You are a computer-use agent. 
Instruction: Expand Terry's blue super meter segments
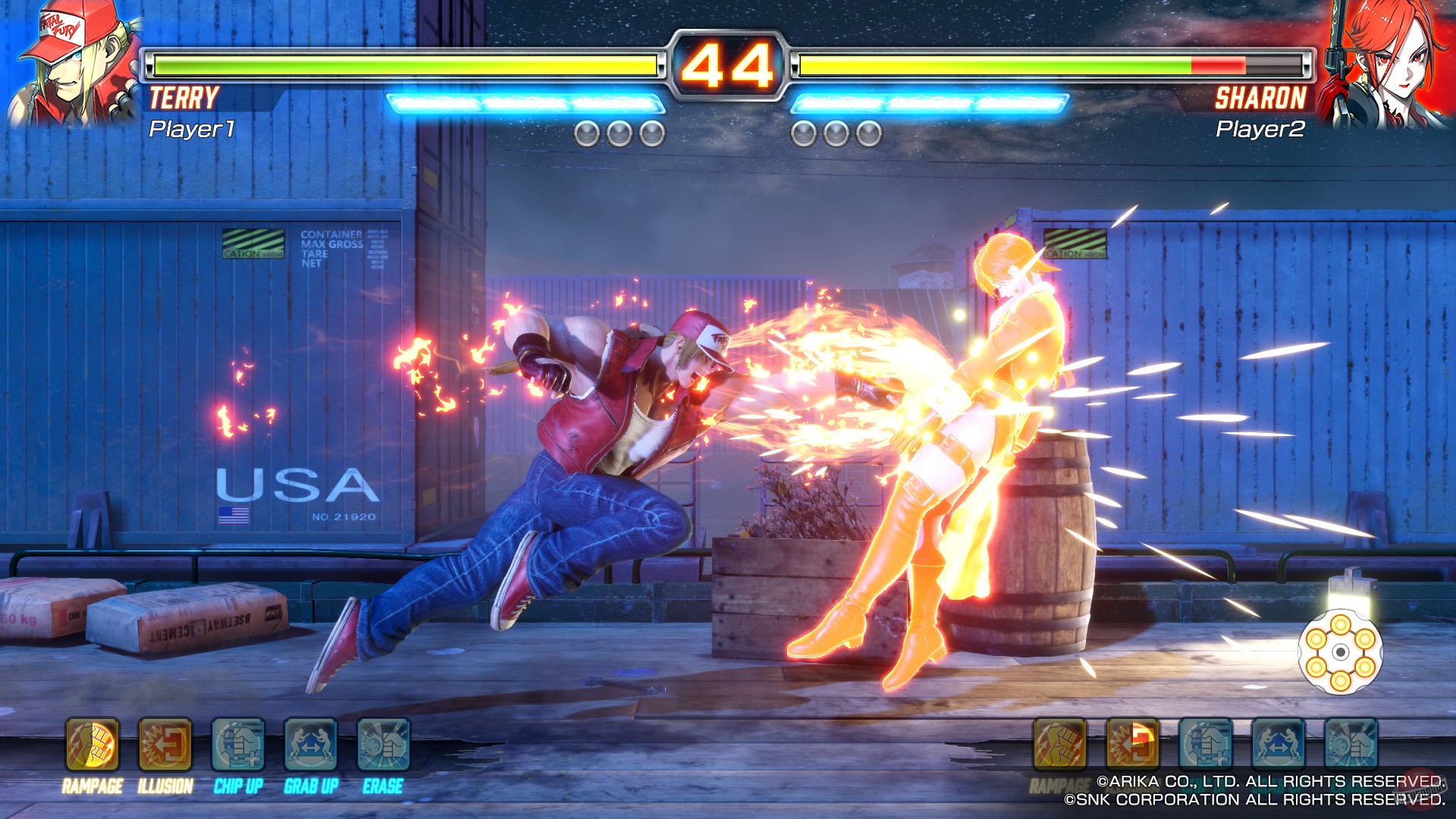point(523,99)
